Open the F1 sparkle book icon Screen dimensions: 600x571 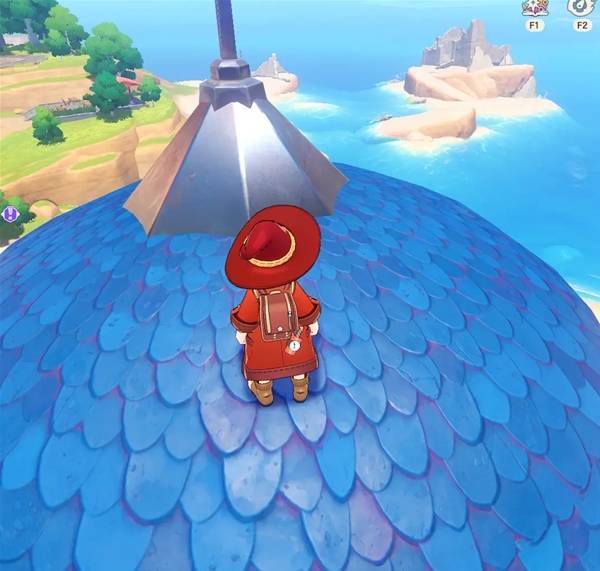[x=533, y=8]
